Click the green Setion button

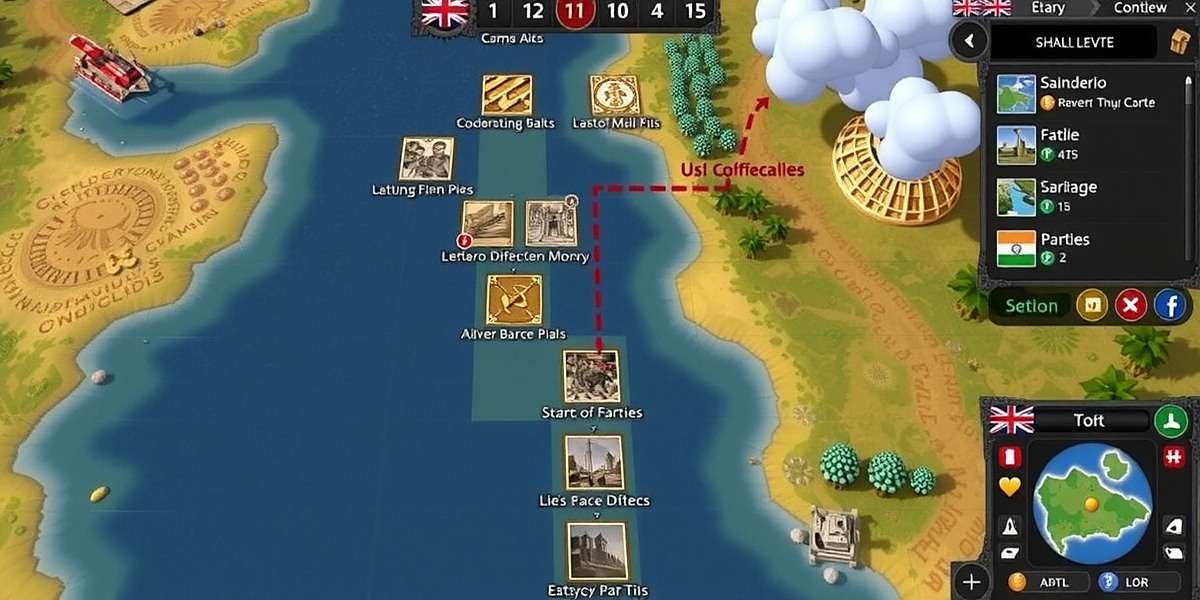pyautogui.click(x=1031, y=306)
